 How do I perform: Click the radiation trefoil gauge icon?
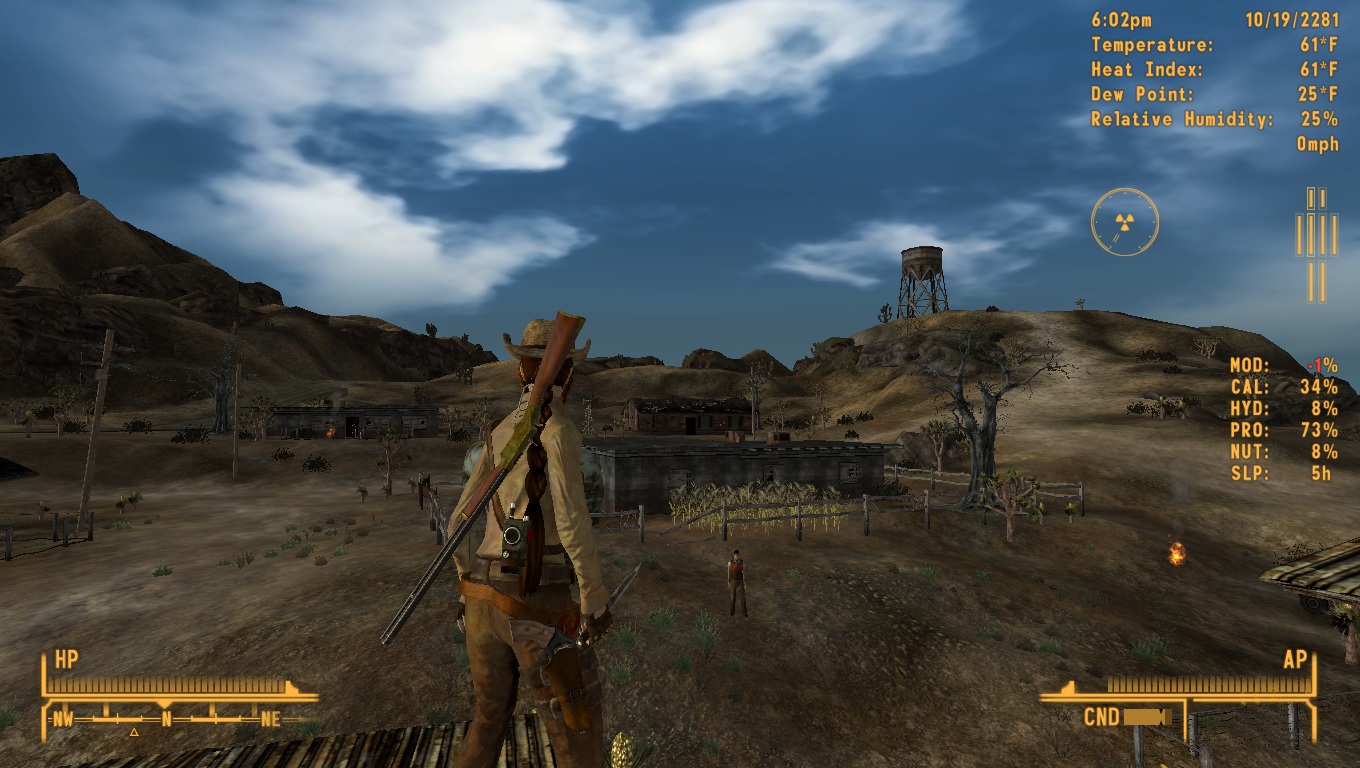(1124, 221)
